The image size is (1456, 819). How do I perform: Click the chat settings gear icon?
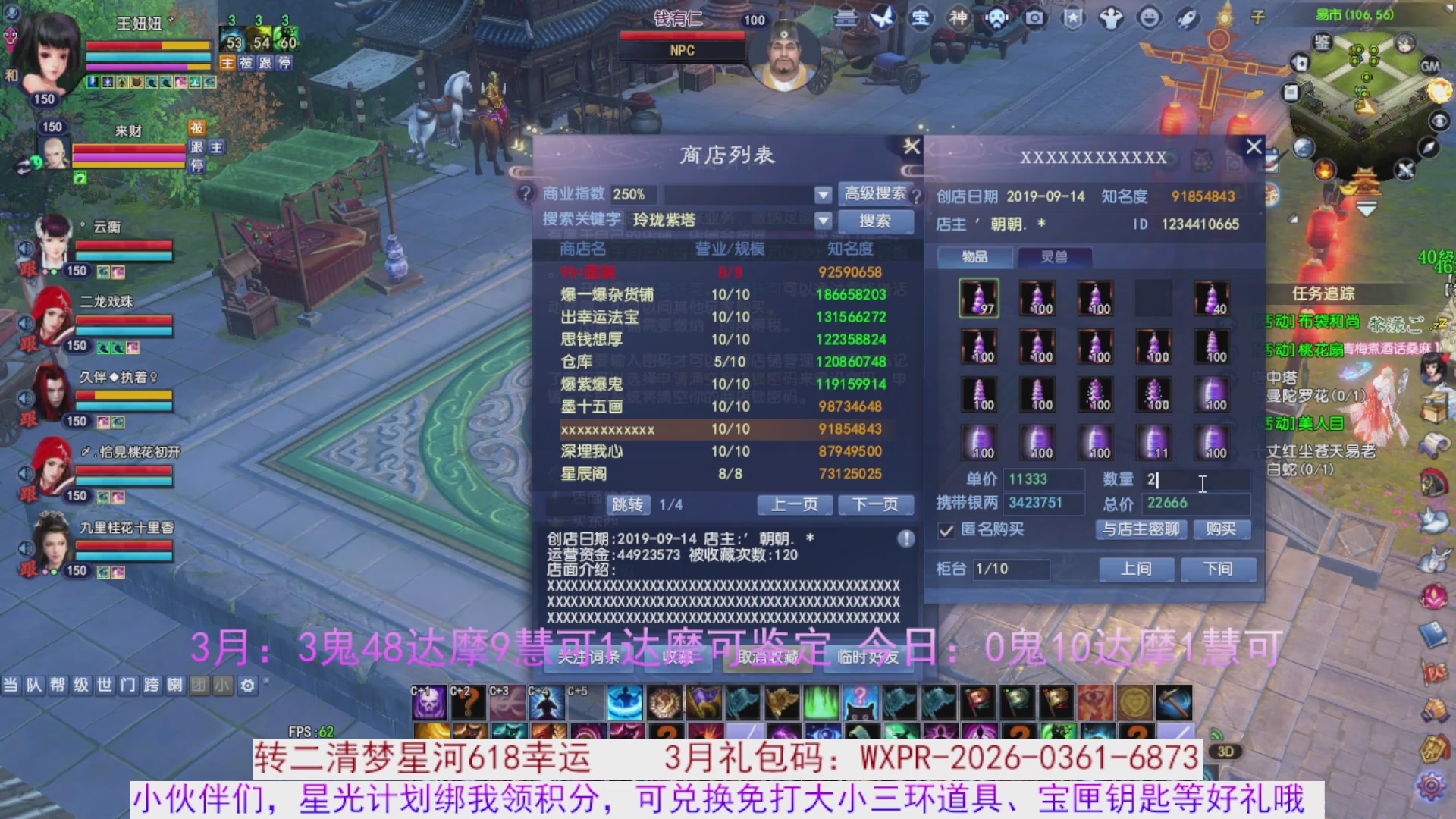248,685
